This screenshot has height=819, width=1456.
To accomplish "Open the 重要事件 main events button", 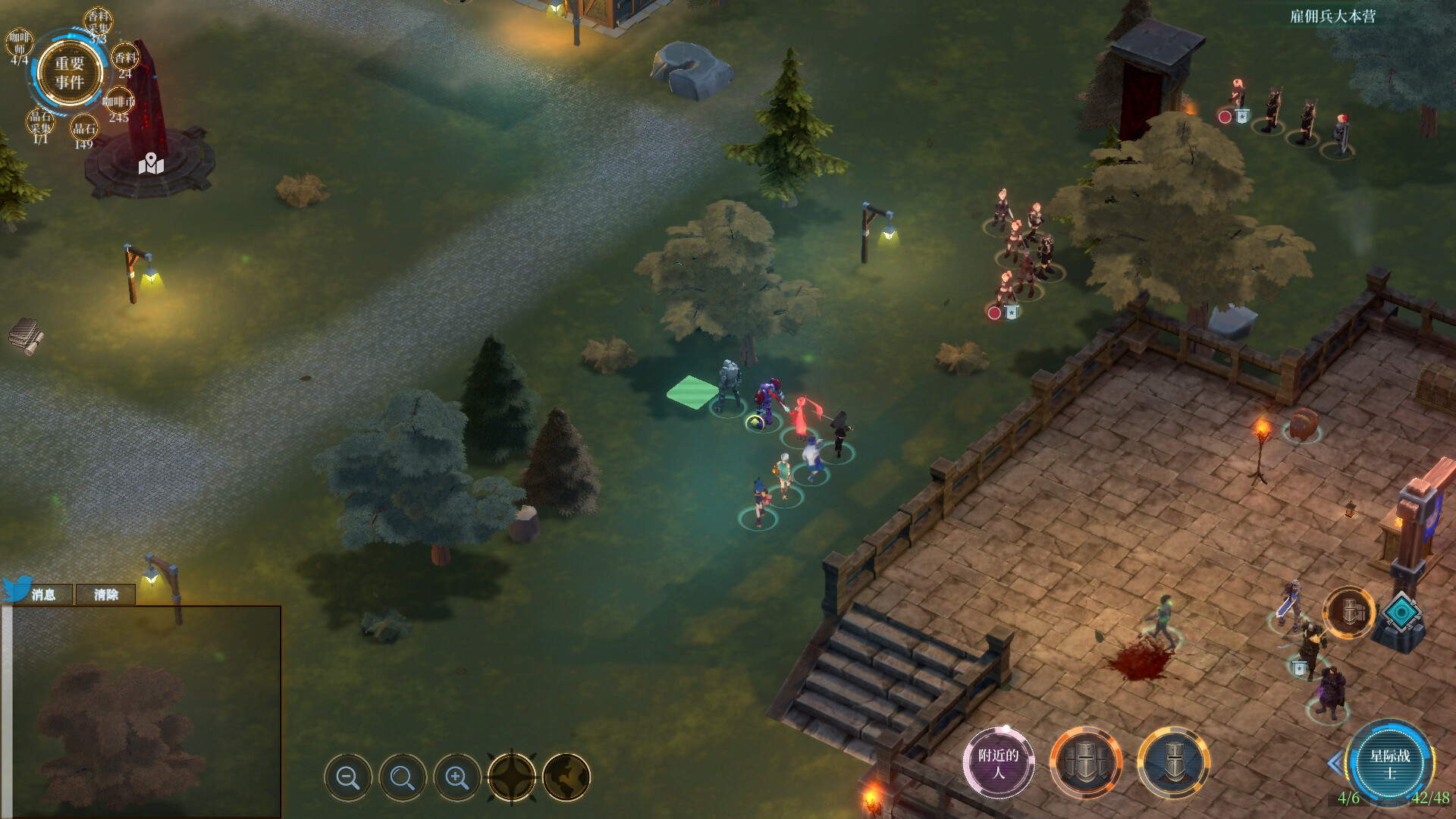I will [69, 73].
